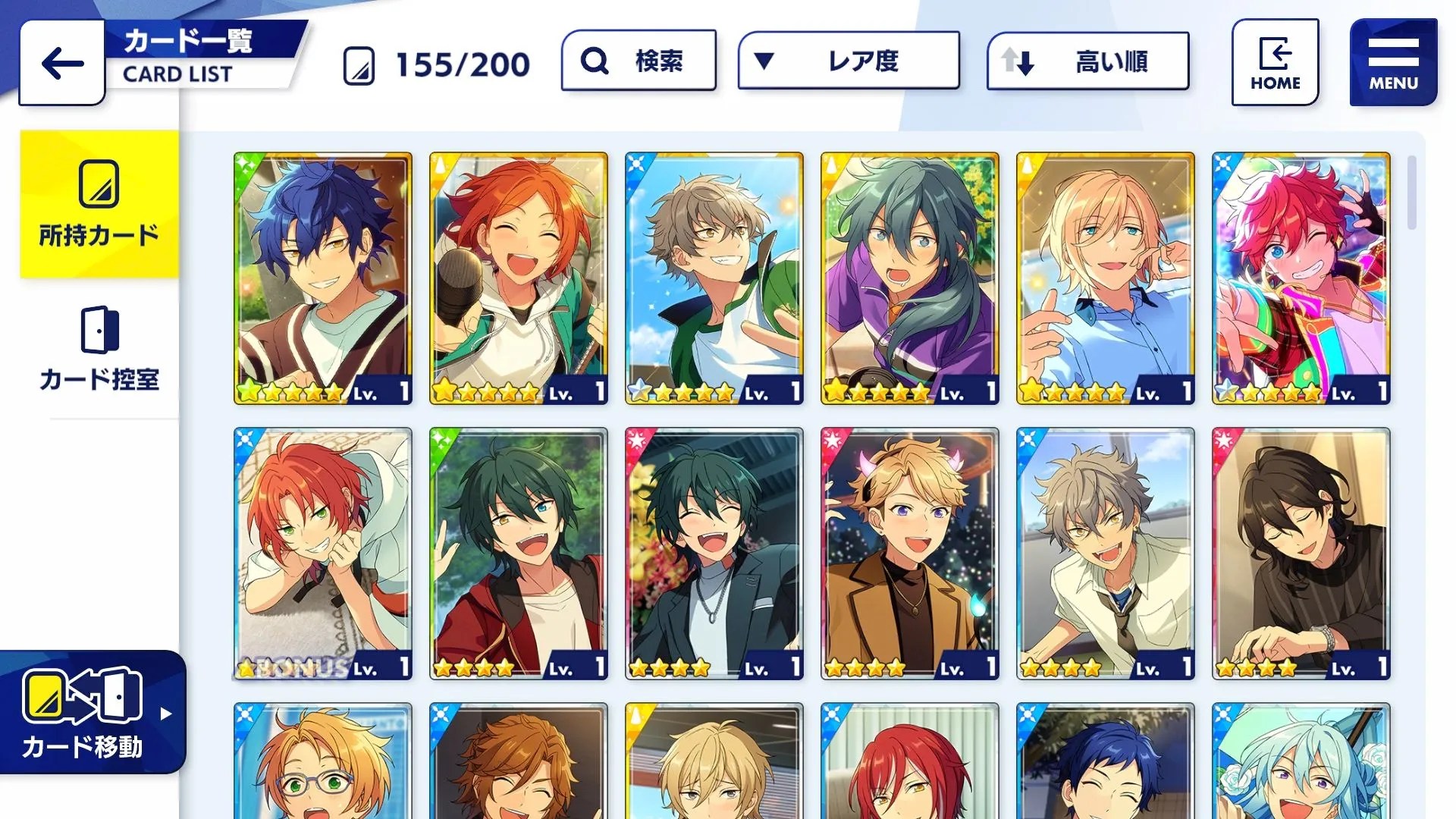The width and height of the screenshot is (1456, 819).
Task: Pick the gray-haired boy with loose necktie card
Action: pyautogui.click(x=1106, y=553)
